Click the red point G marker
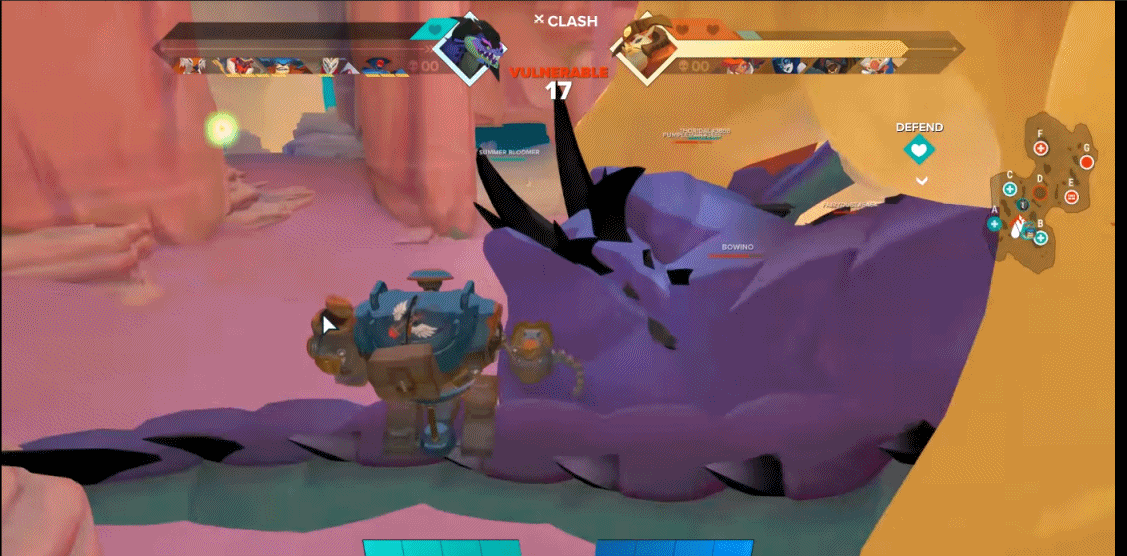Viewport: 1127px width, 556px height. [x=1087, y=162]
